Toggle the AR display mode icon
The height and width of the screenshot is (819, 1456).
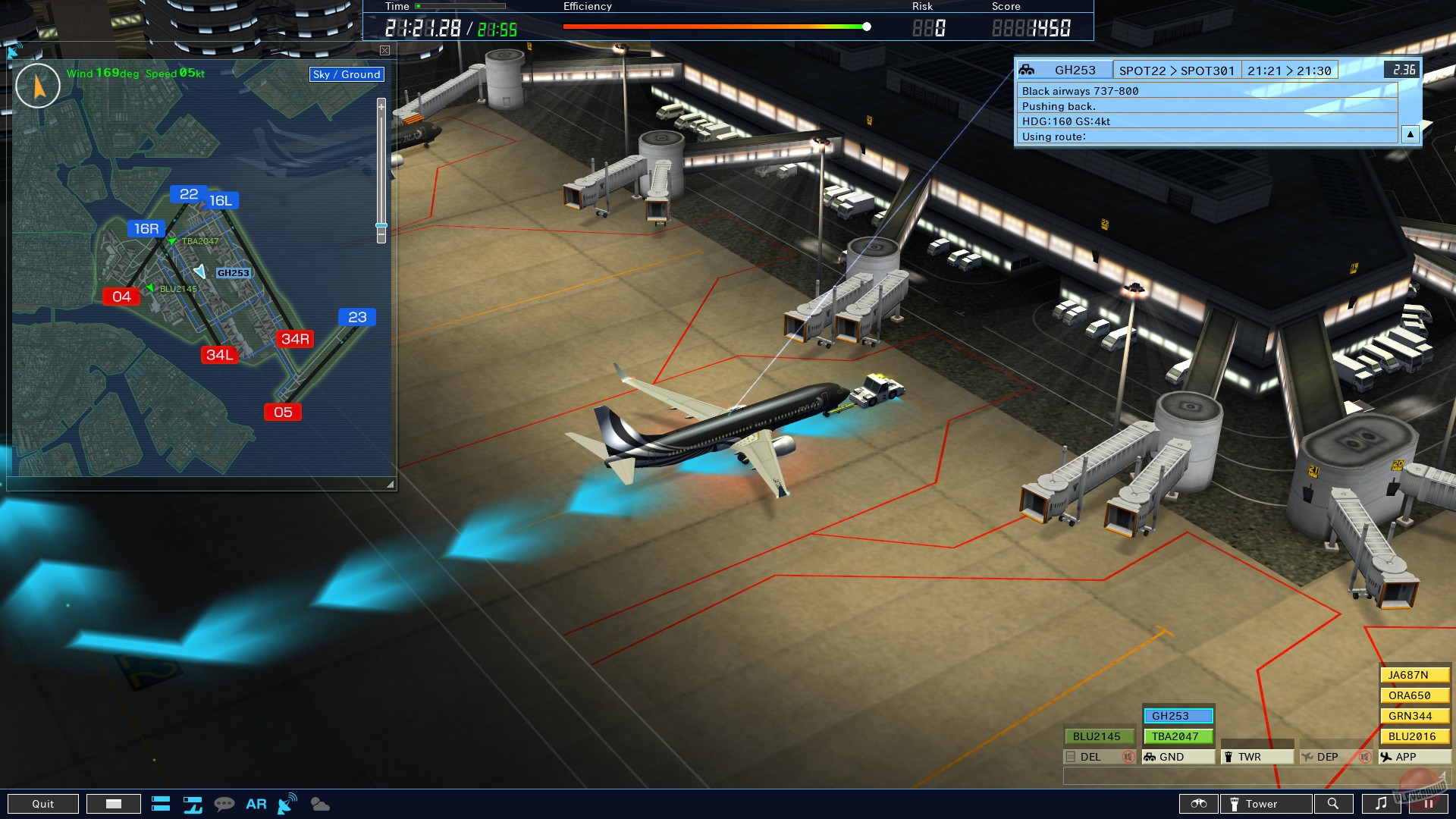click(256, 804)
